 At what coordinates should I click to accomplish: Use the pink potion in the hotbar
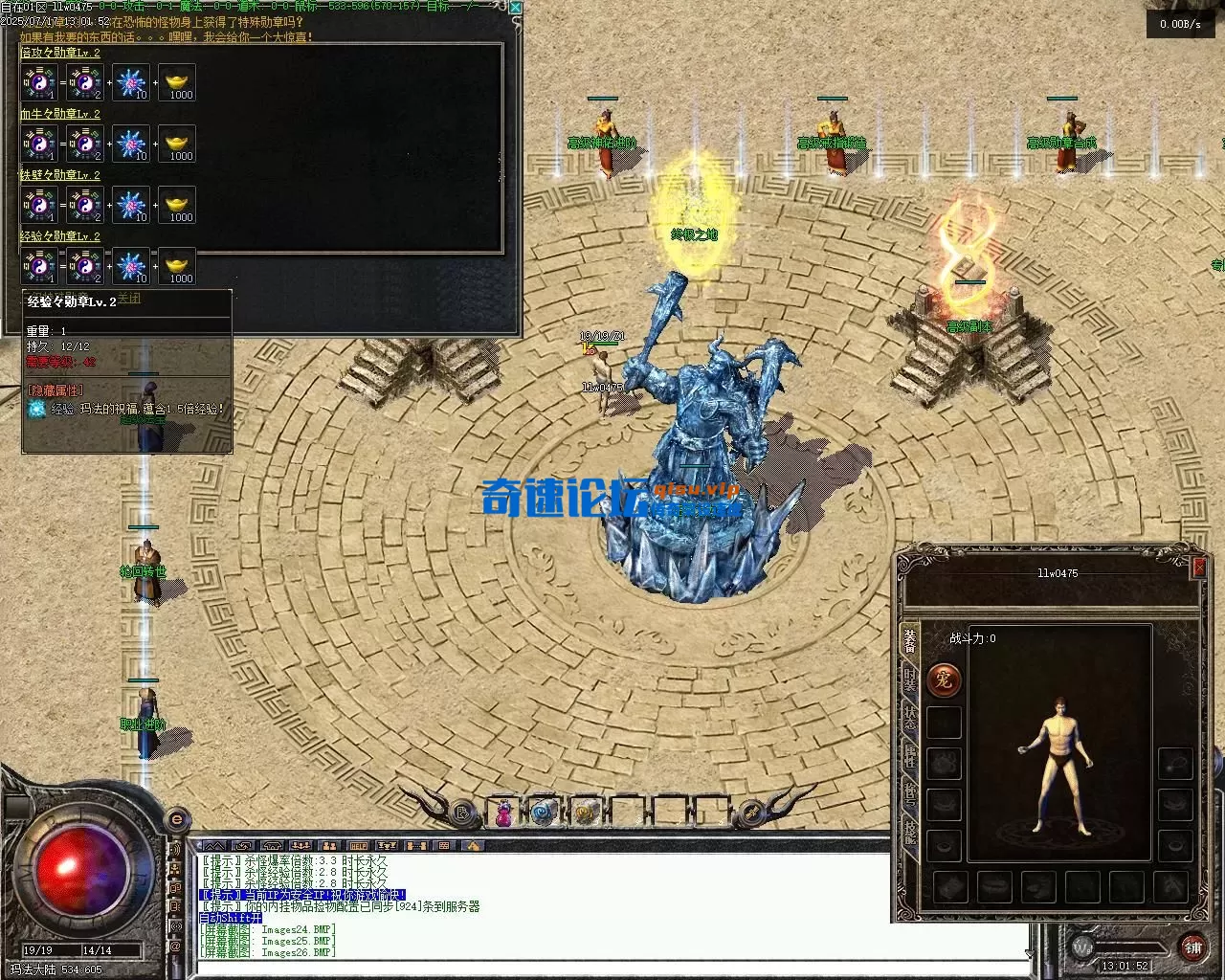(x=503, y=813)
